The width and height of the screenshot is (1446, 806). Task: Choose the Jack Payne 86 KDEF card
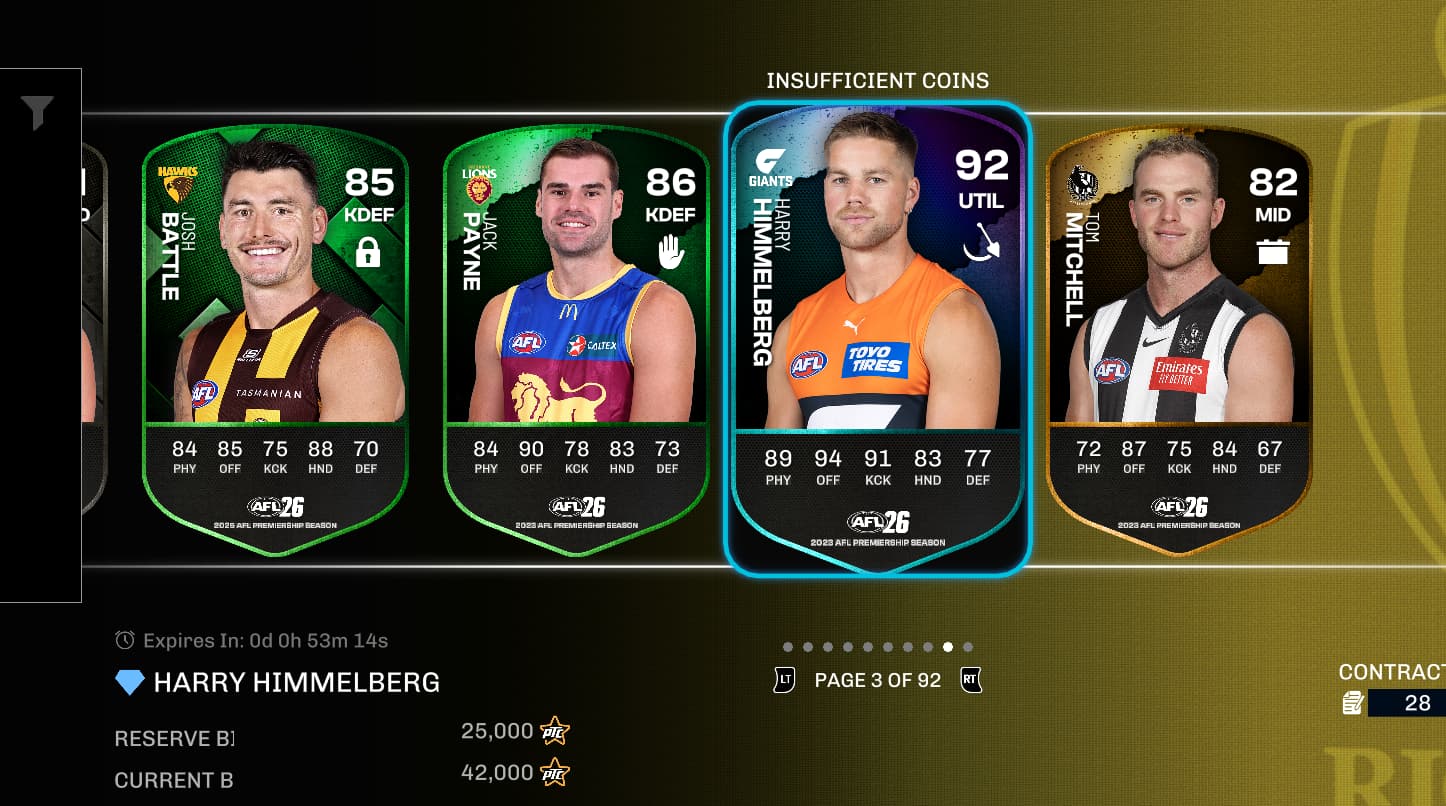(576, 330)
